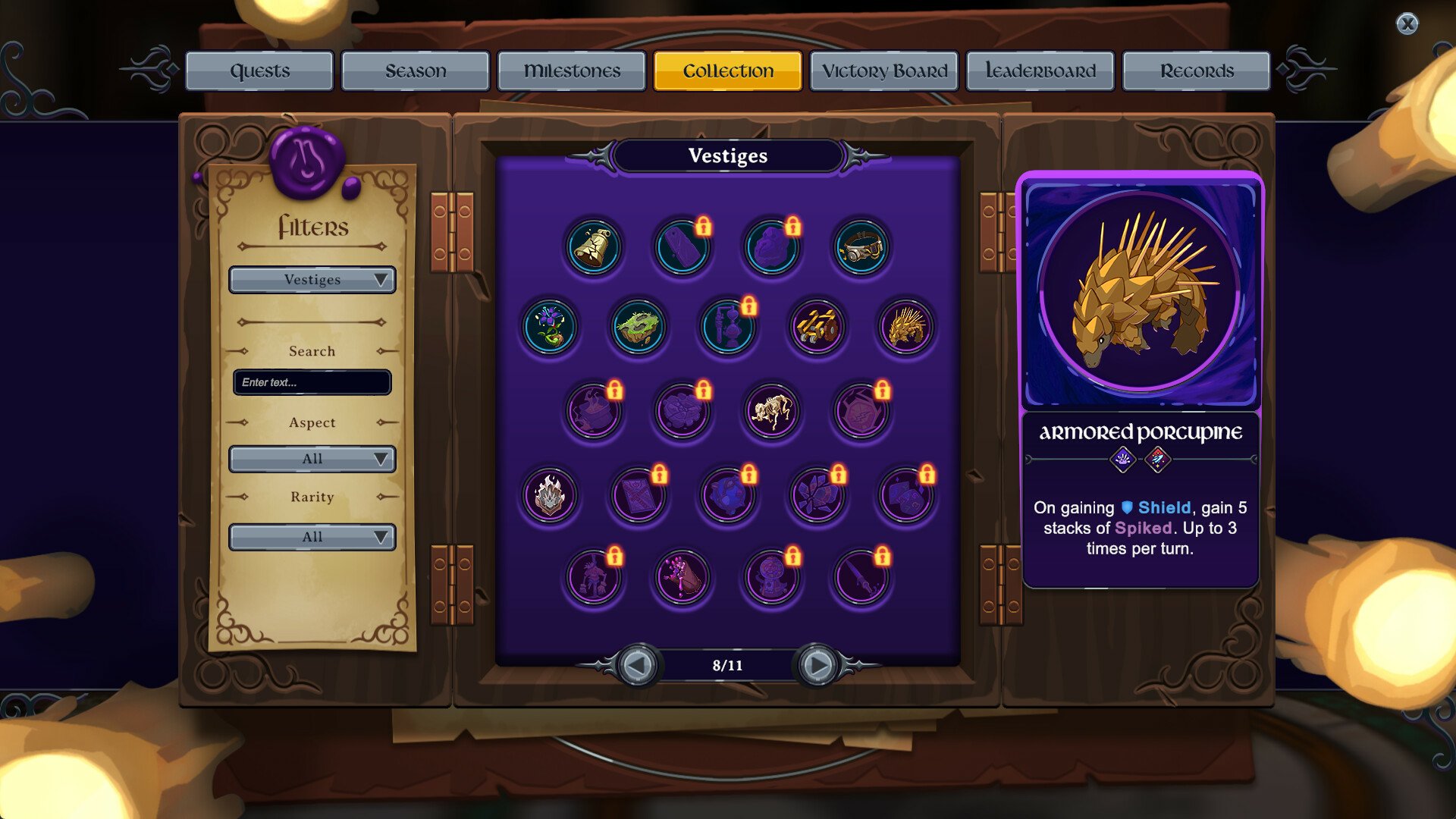Open the Vestiges filter dropdown
The image size is (1456, 819).
point(312,280)
